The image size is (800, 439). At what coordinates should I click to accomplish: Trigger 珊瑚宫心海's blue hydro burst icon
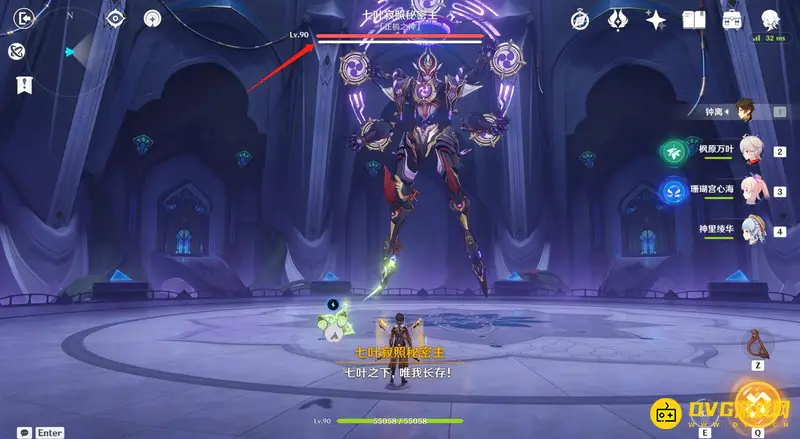(x=671, y=190)
